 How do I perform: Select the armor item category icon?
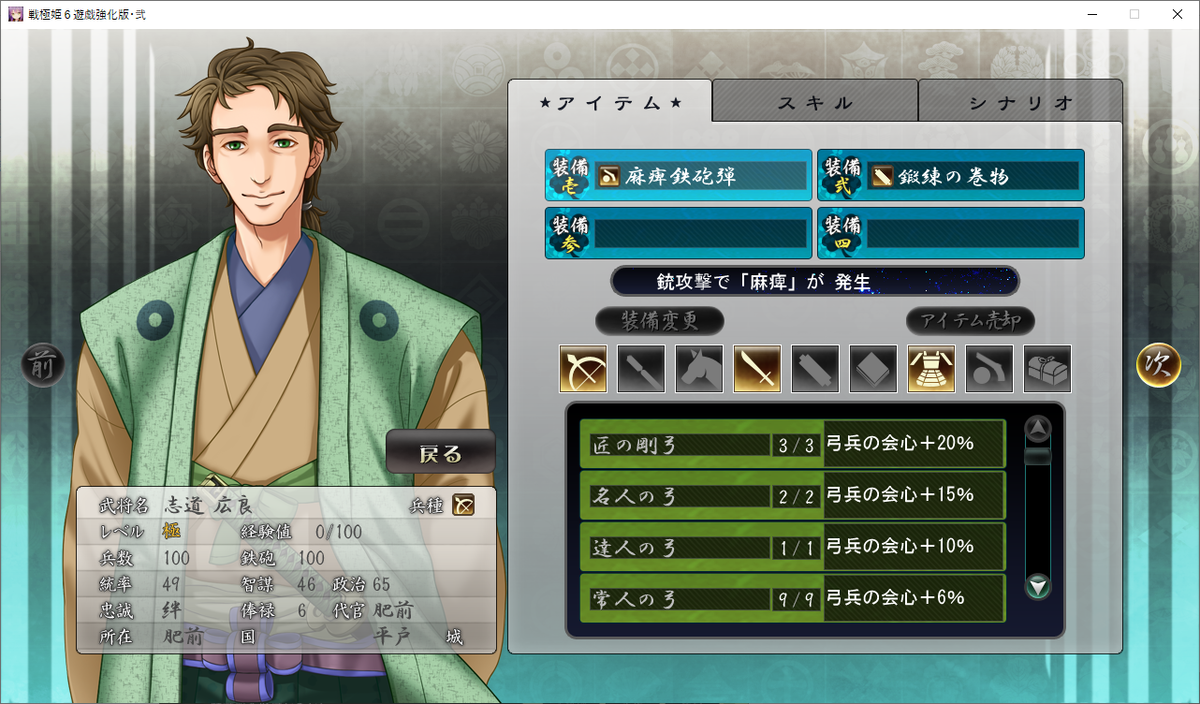click(x=931, y=369)
